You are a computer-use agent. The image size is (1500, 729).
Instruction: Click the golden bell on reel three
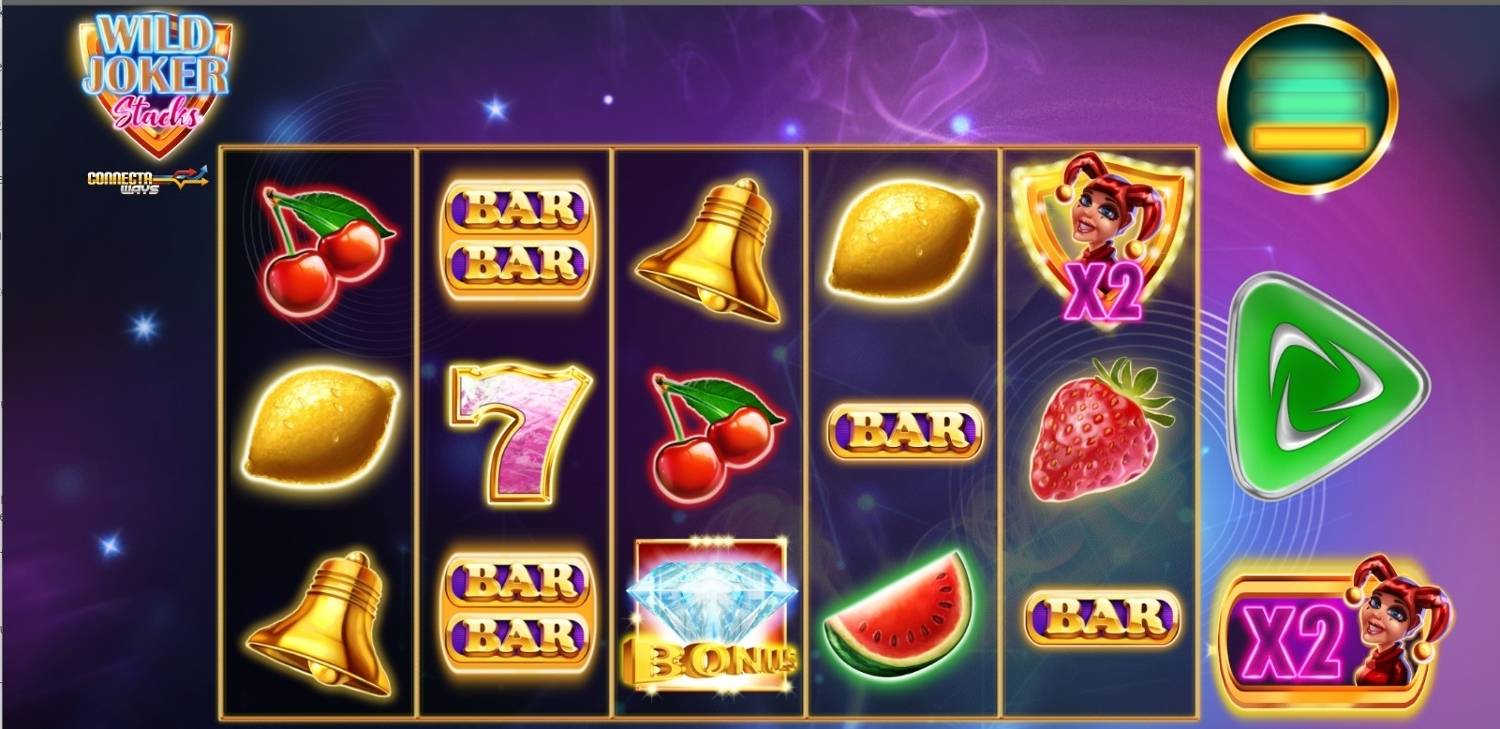pos(710,245)
